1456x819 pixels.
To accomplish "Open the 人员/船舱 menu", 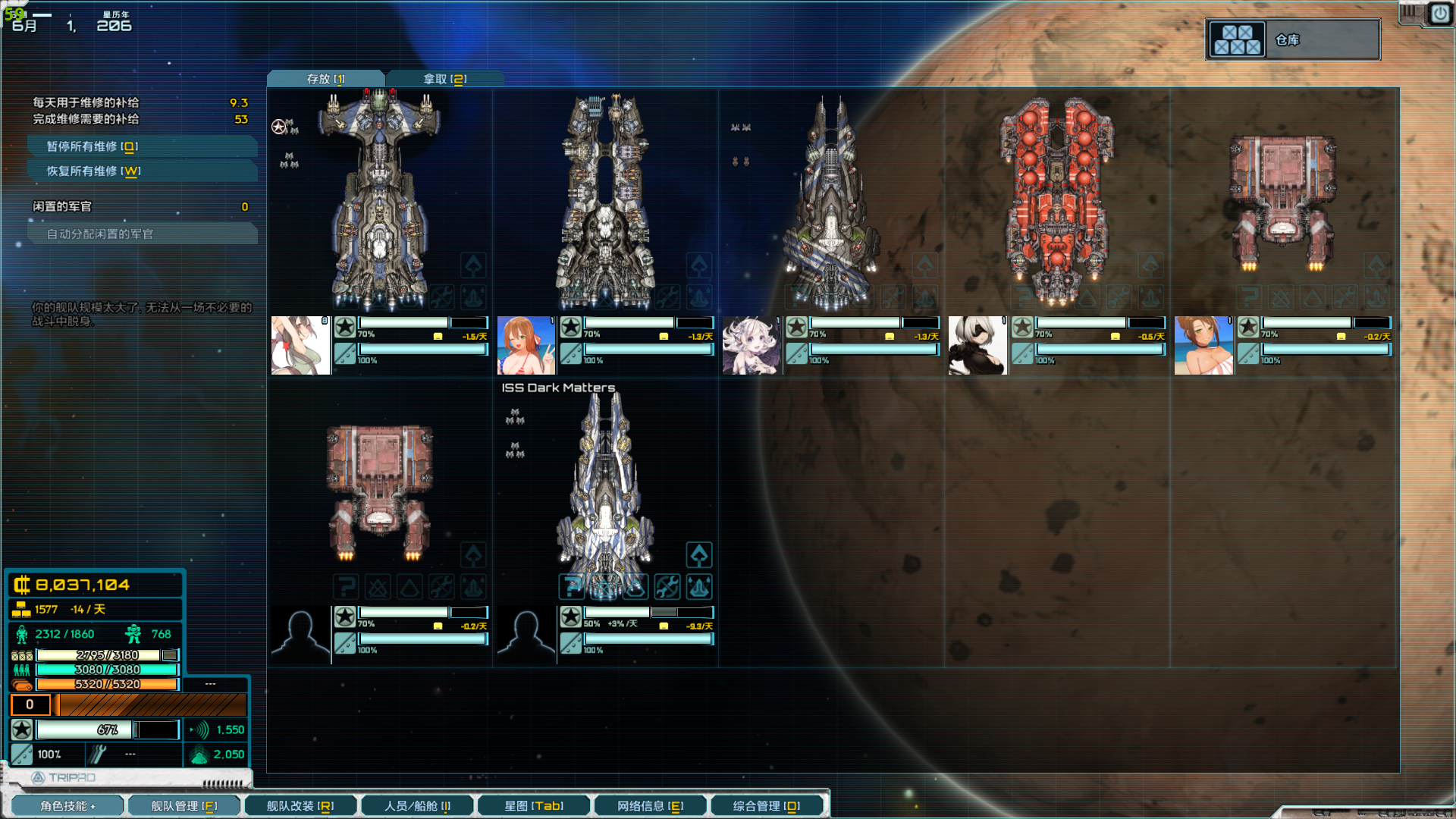I will coord(416,805).
